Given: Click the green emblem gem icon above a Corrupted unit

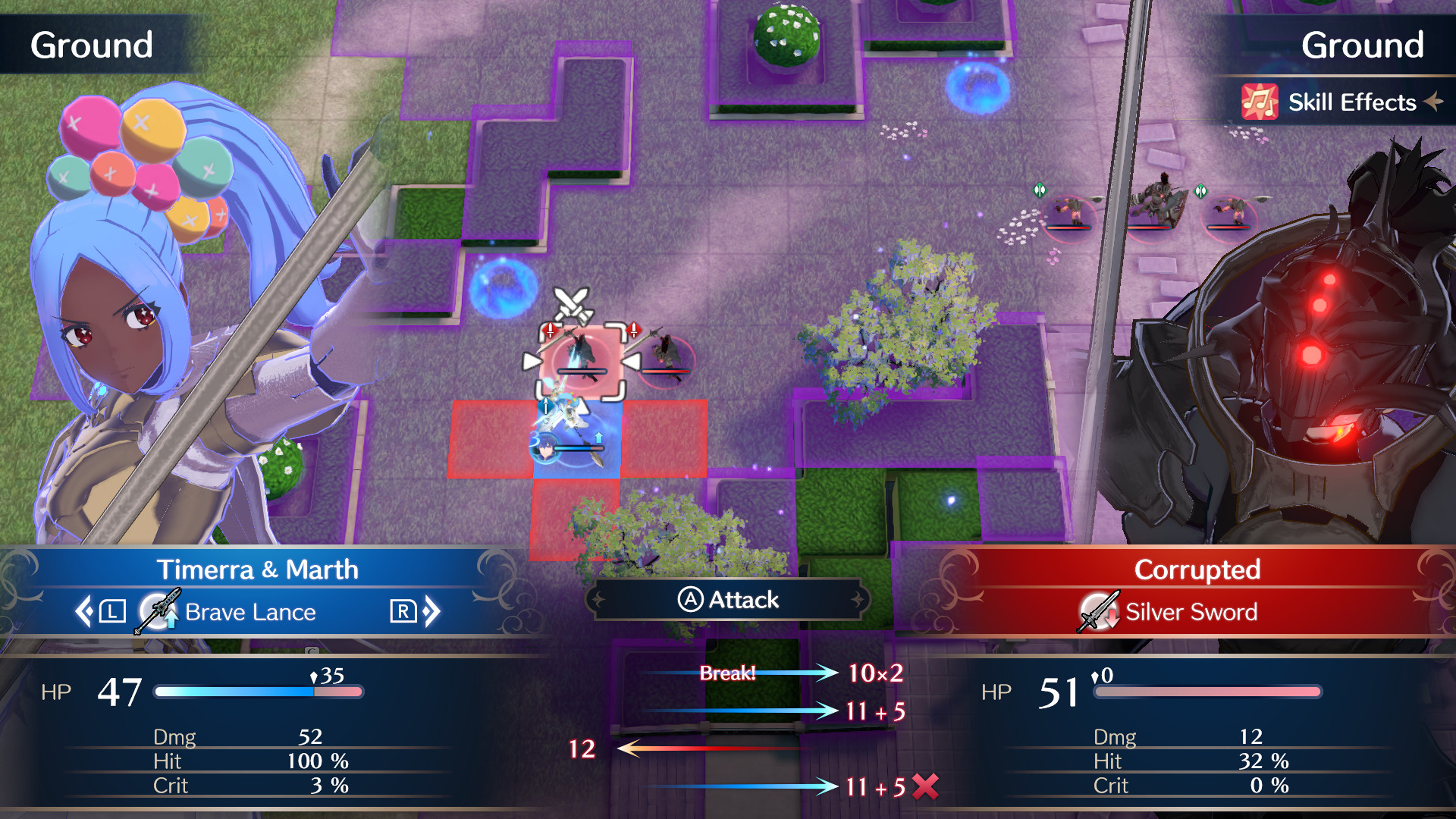Looking at the screenshot, I should coord(1040,190).
